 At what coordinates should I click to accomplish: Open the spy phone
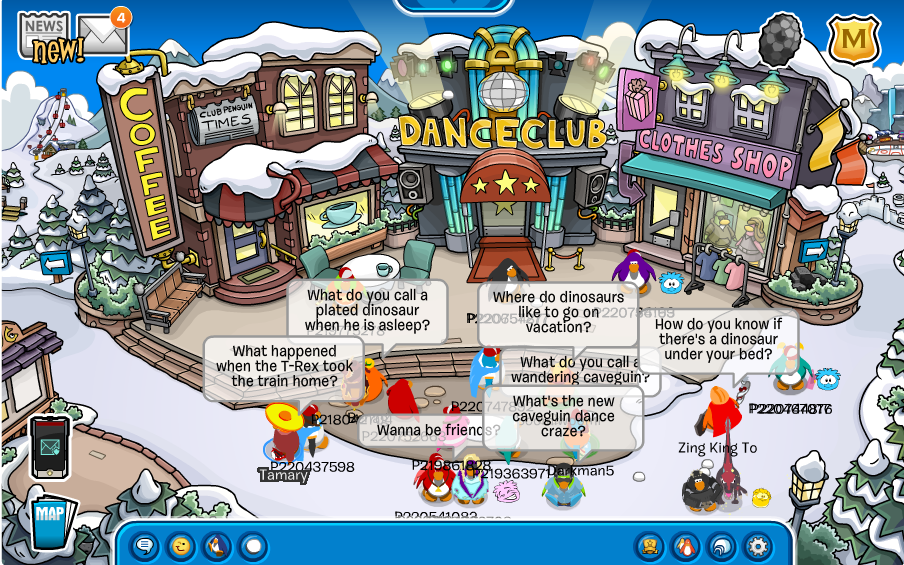point(49,446)
